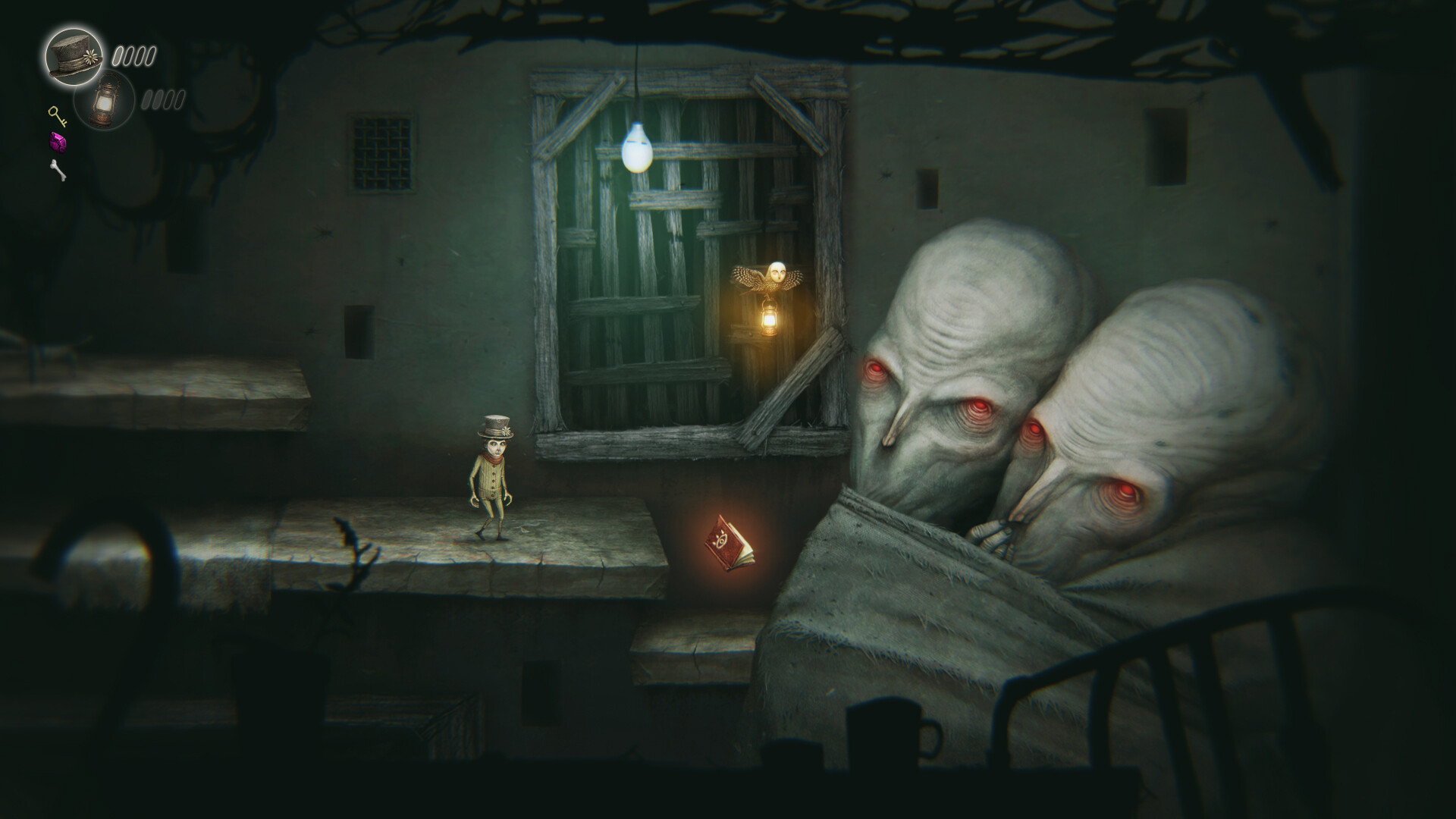Click the first charge pip beside the hat
Image resolution: width=1456 pixels, height=819 pixels.
point(119,55)
